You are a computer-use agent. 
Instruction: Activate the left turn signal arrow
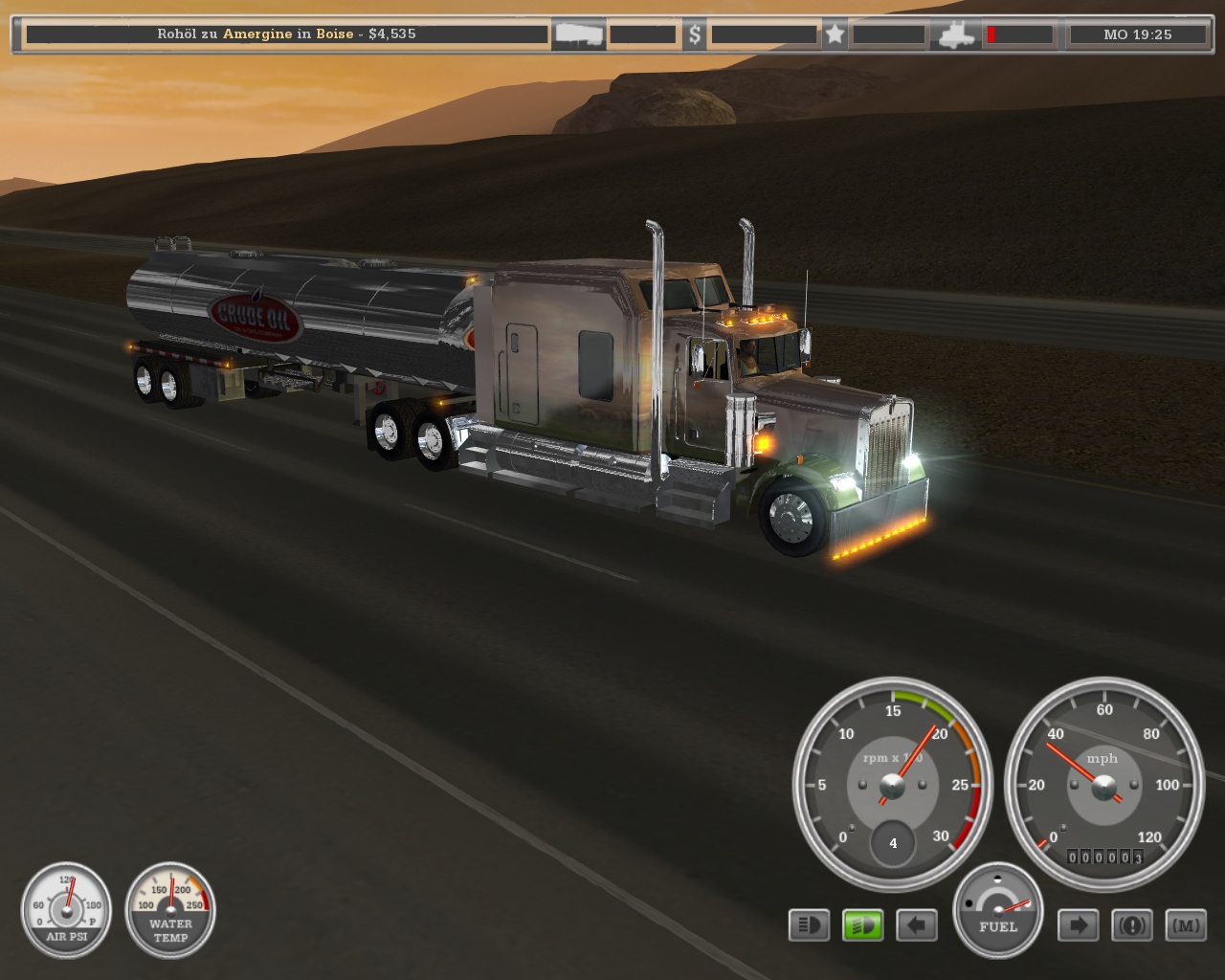pyautogui.click(x=917, y=925)
